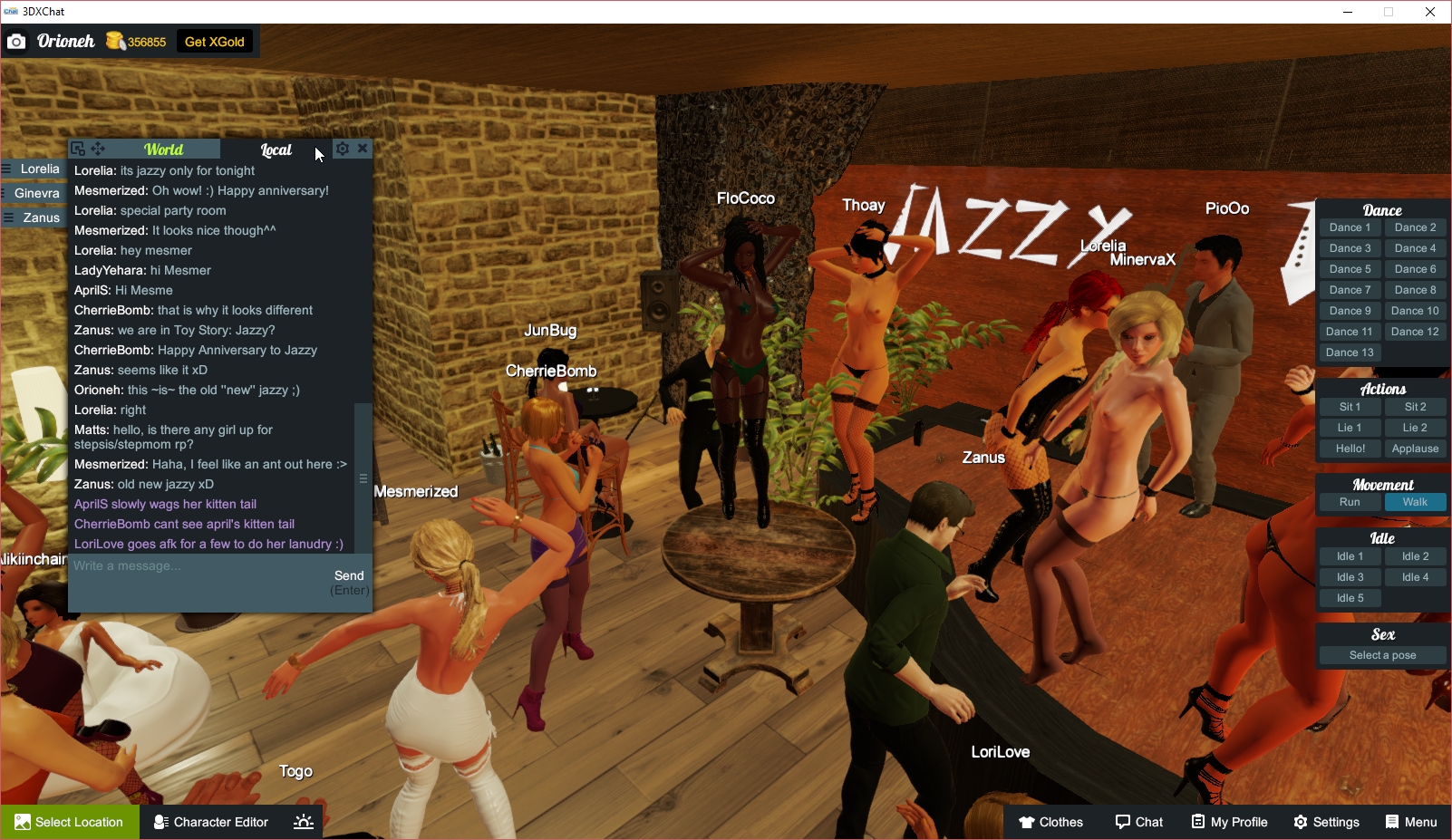
Task: Open chat window settings gear
Action: (343, 149)
